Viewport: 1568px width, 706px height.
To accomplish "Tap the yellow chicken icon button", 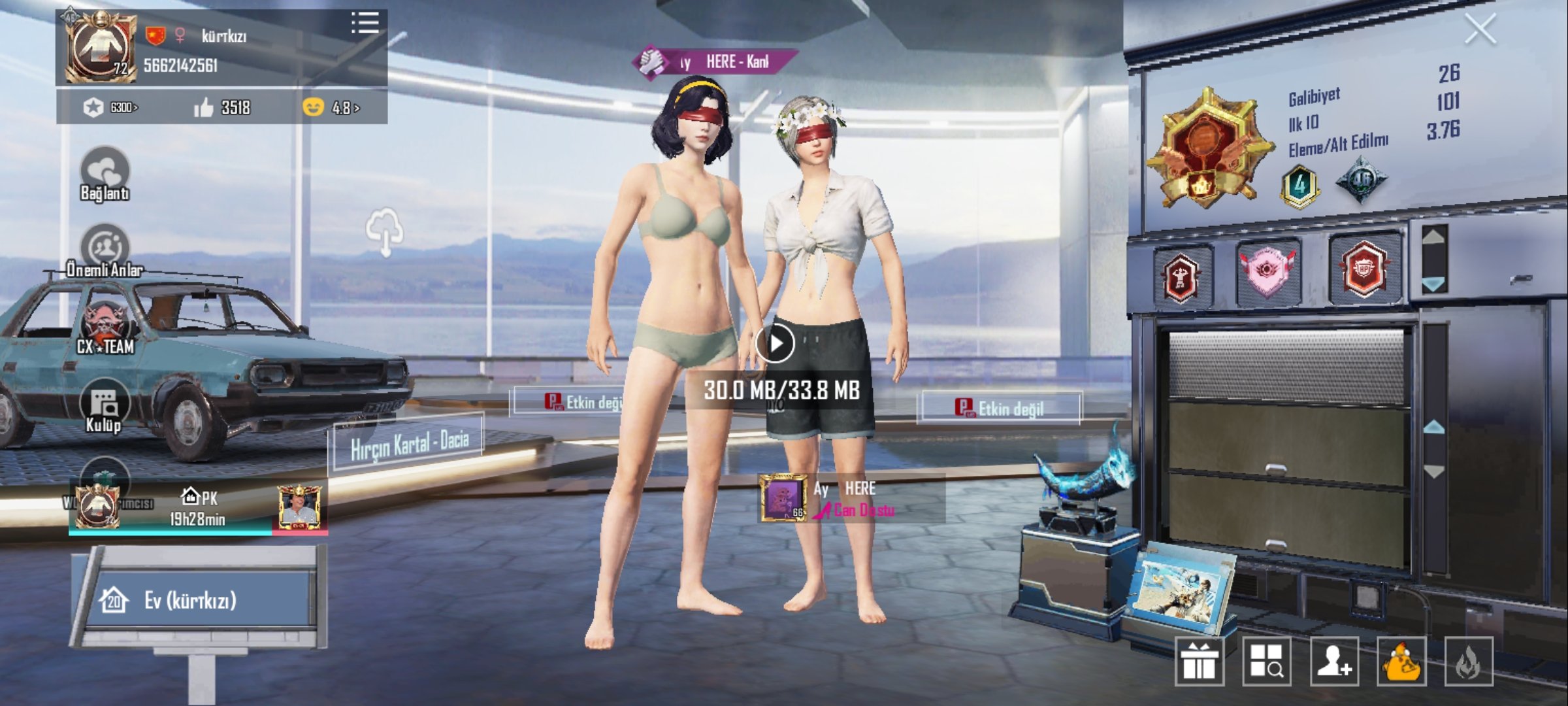I will coord(1401,662).
